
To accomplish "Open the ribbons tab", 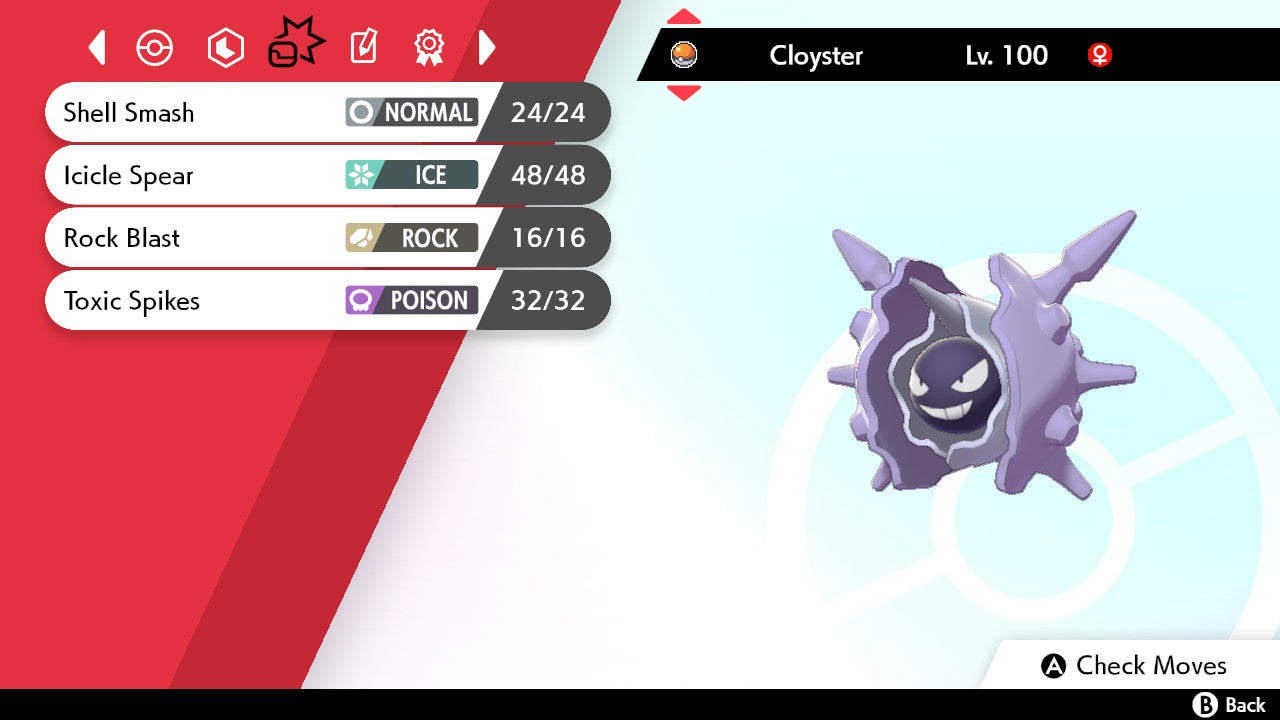I will (429, 47).
